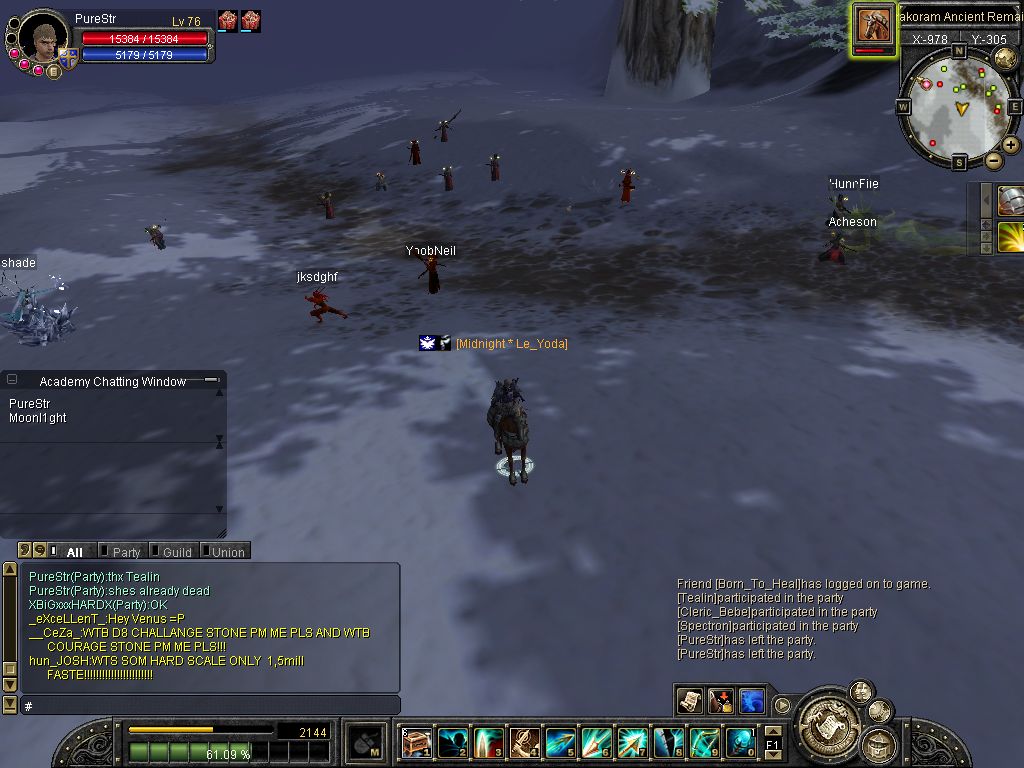Zoom out the minimap with minus button

pos(994,160)
